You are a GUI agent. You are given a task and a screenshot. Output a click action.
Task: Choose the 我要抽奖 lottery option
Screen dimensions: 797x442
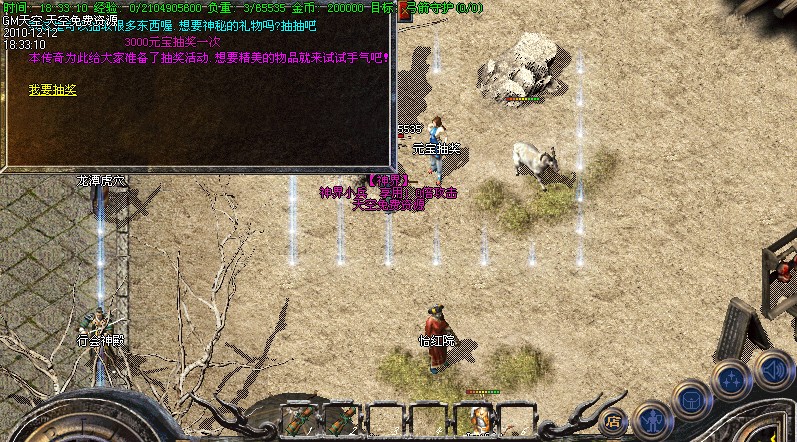[53, 90]
